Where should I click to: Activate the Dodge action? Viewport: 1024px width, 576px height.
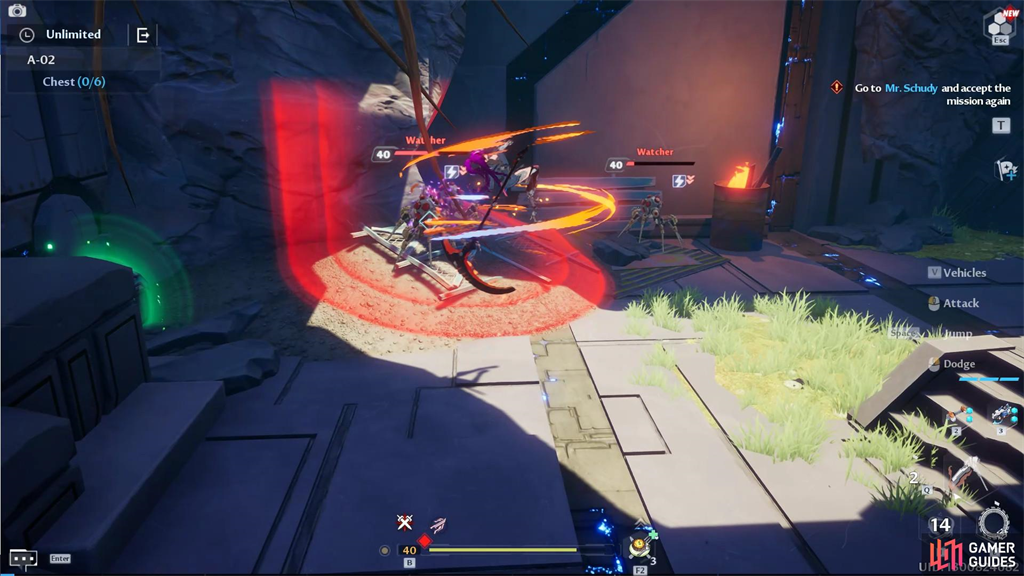[x=958, y=364]
